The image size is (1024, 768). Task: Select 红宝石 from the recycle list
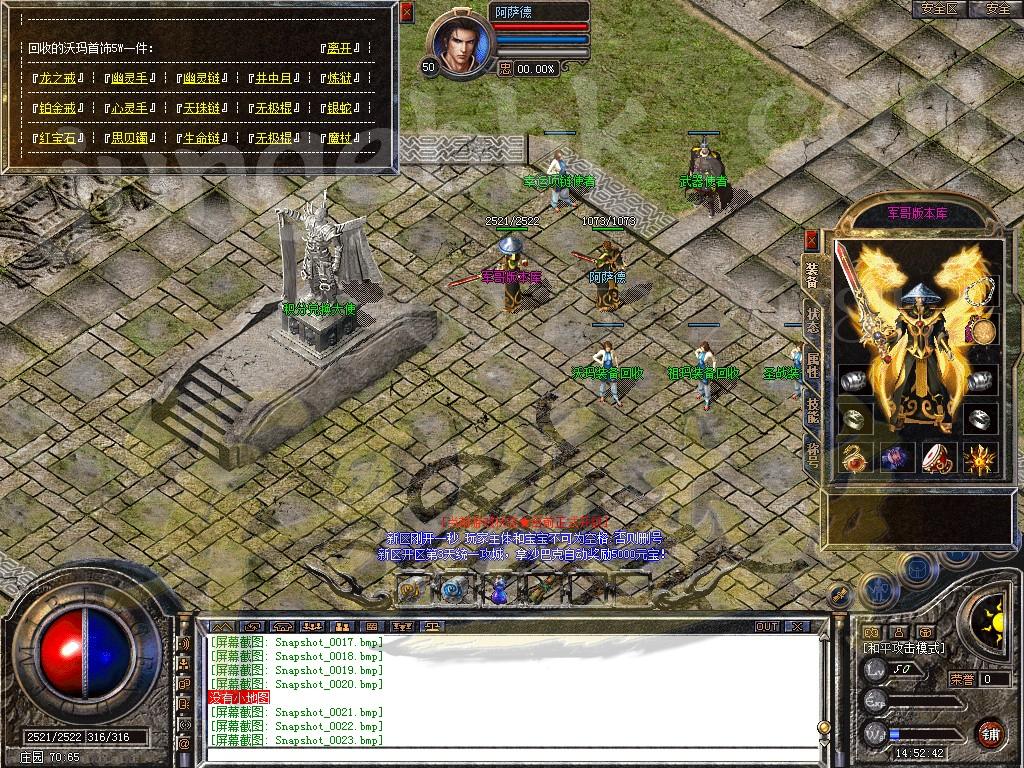pos(59,138)
